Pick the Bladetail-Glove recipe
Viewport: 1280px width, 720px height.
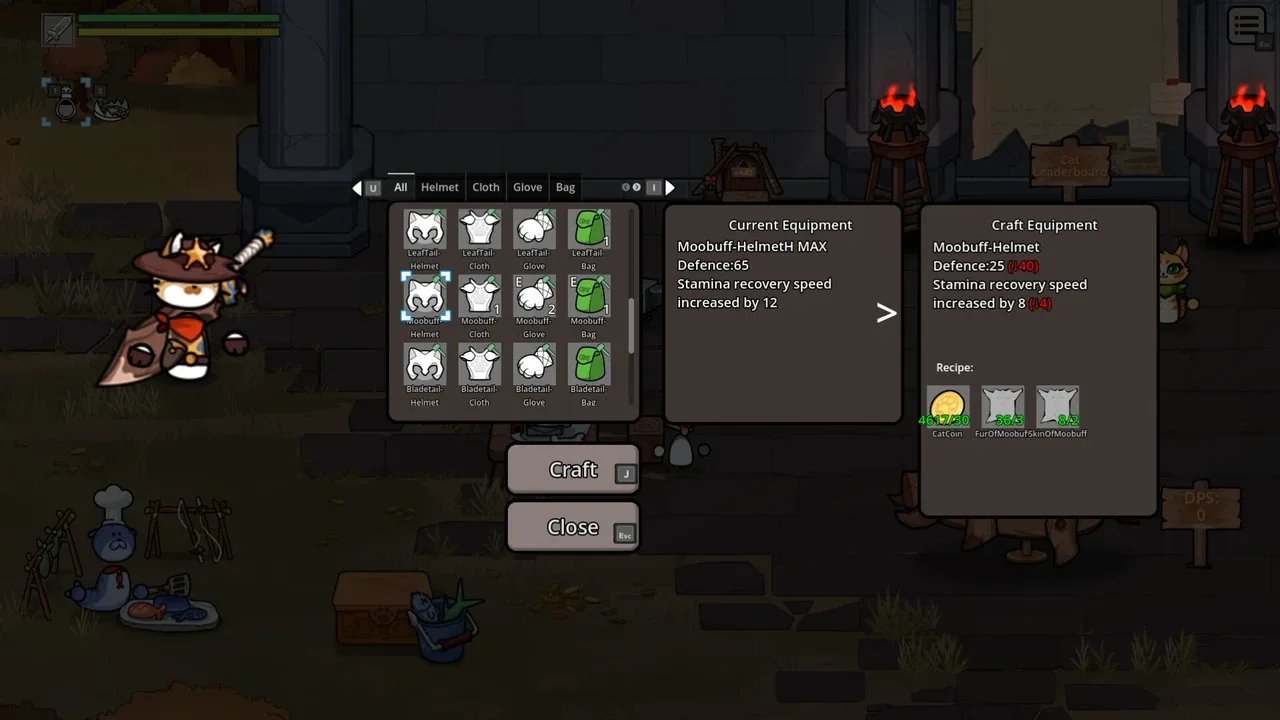[x=534, y=364]
